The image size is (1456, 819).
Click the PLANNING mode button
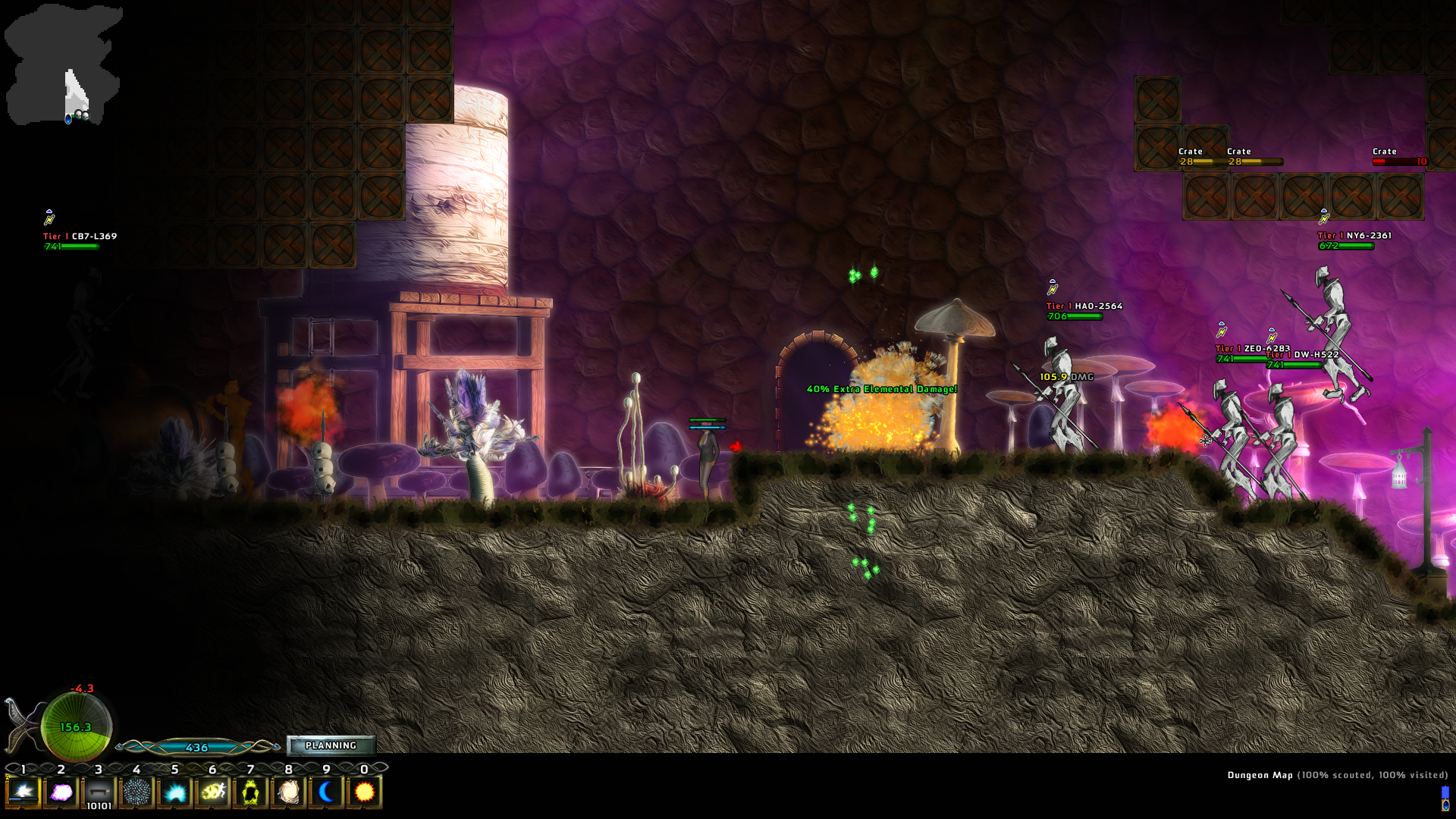(x=331, y=745)
